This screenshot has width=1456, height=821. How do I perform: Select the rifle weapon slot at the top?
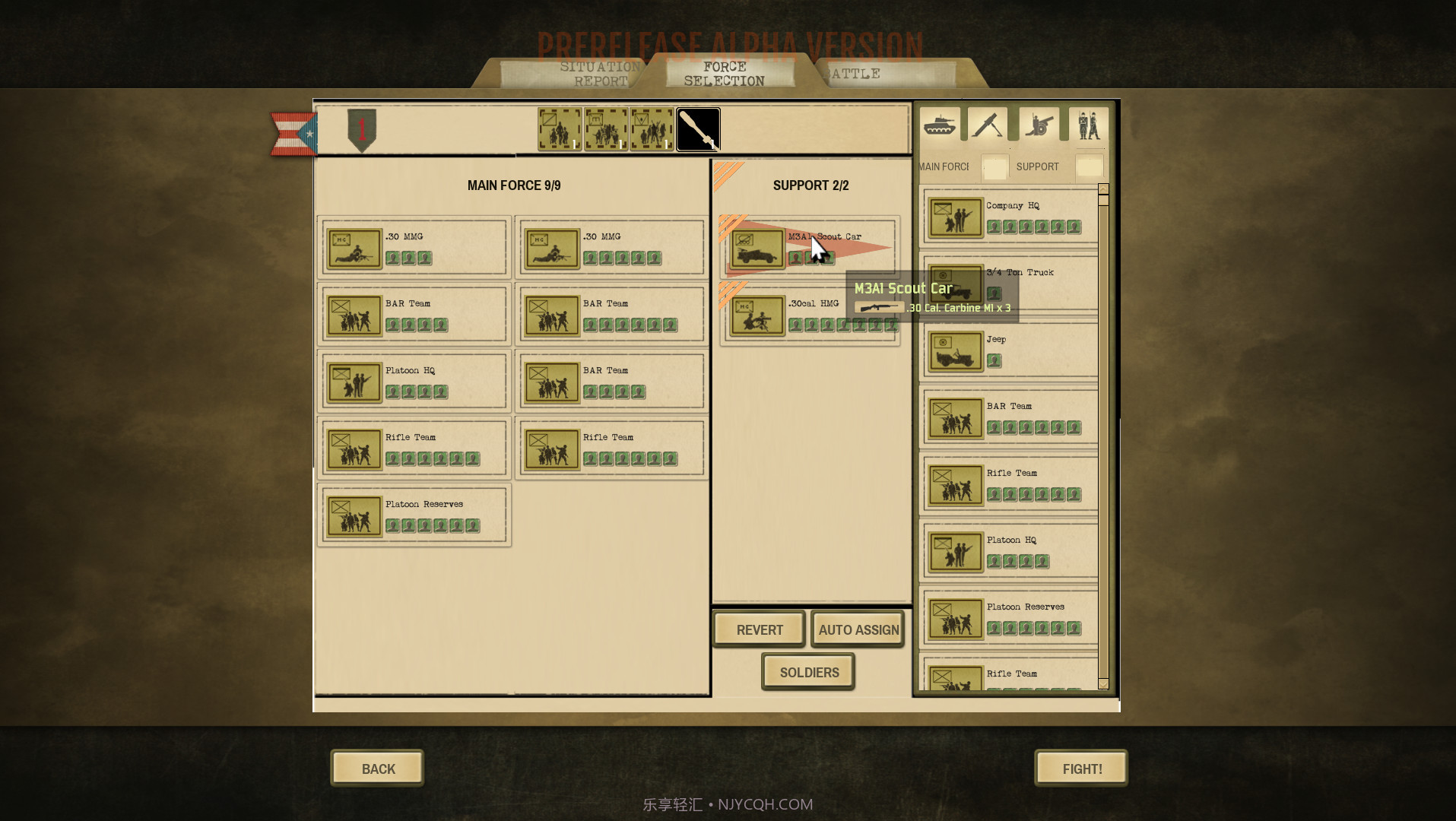click(698, 129)
